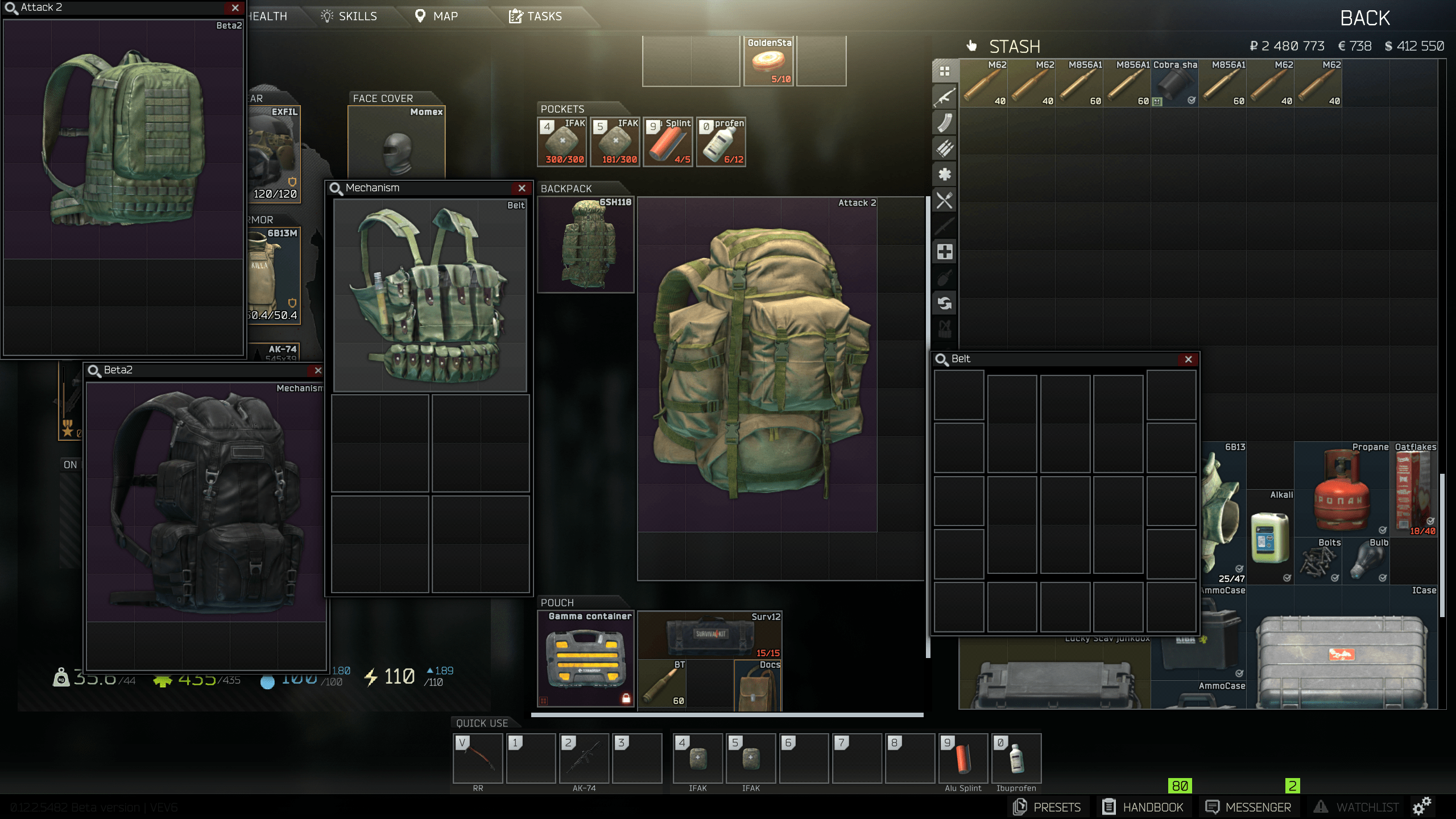This screenshot has height=819, width=1456.
Task: Open the TASKS tab
Action: (537, 16)
